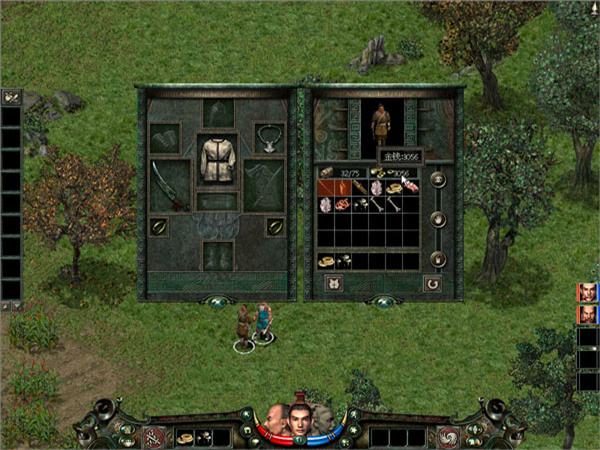Click the round hand button beside the inventory
600x450 pixels.
point(437,220)
